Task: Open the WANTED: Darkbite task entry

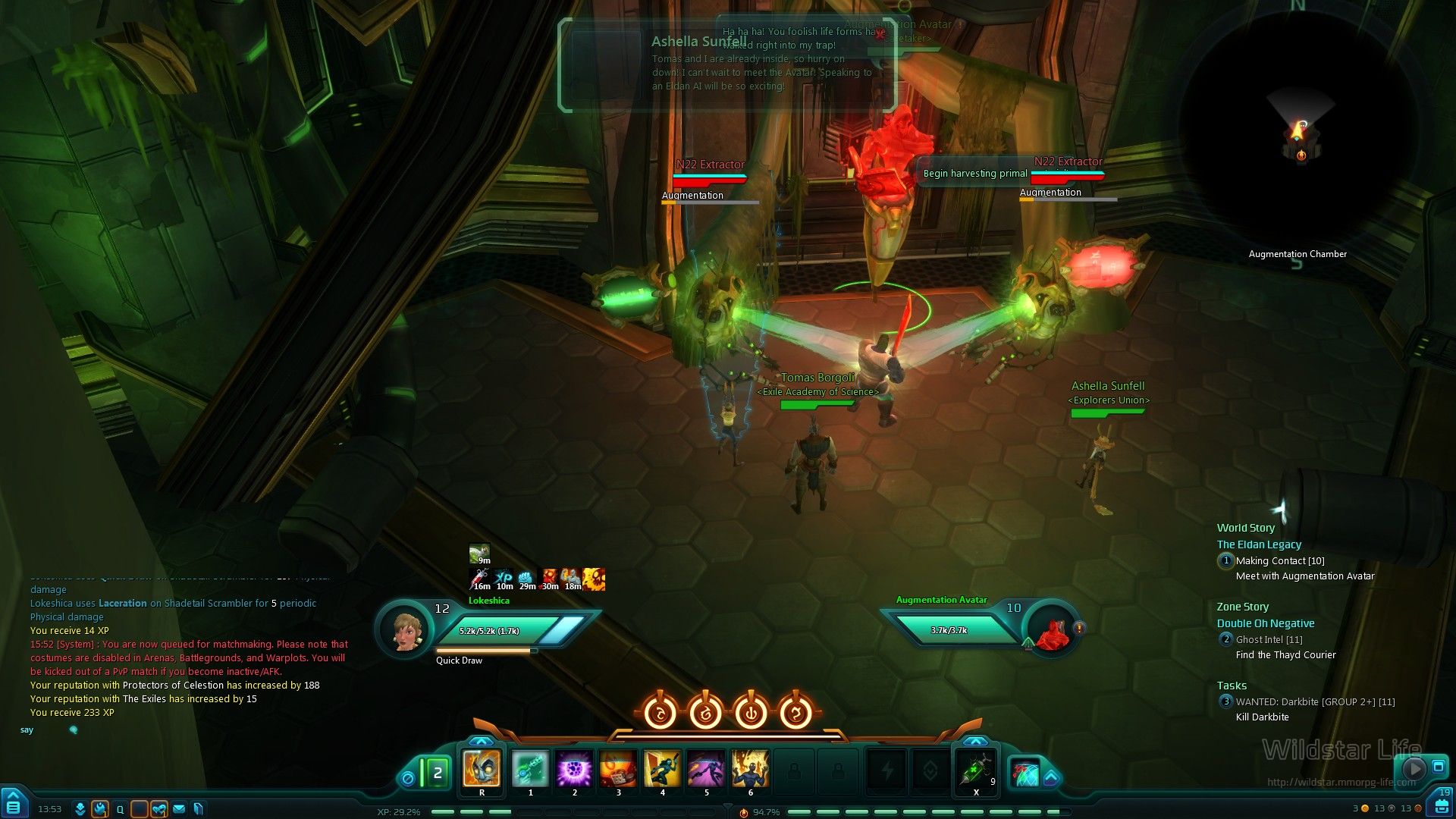Action: tap(1314, 702)
